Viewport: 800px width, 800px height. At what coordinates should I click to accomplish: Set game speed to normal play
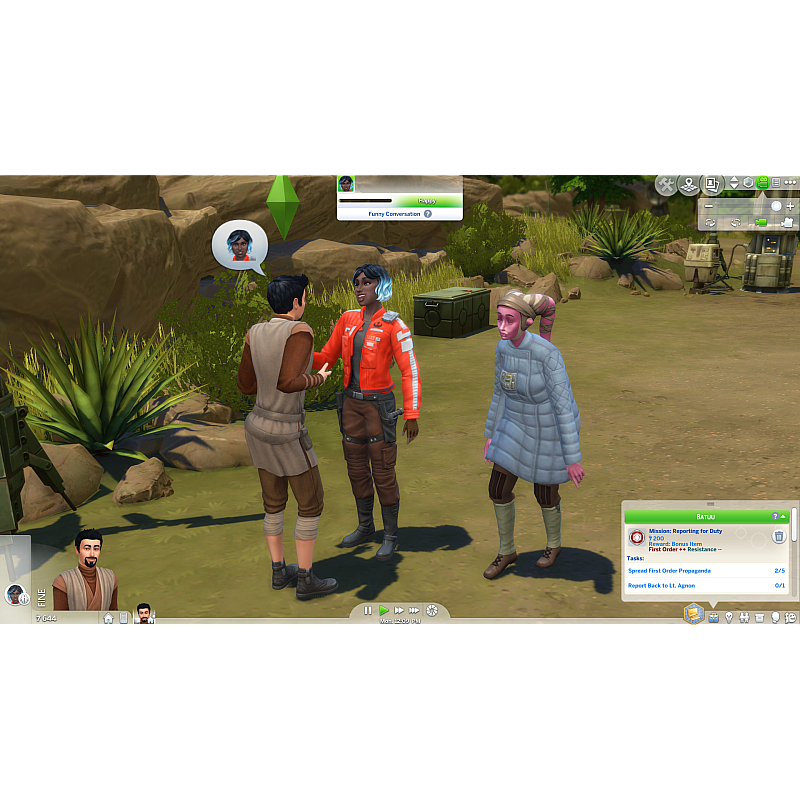[x=384, y=610]
